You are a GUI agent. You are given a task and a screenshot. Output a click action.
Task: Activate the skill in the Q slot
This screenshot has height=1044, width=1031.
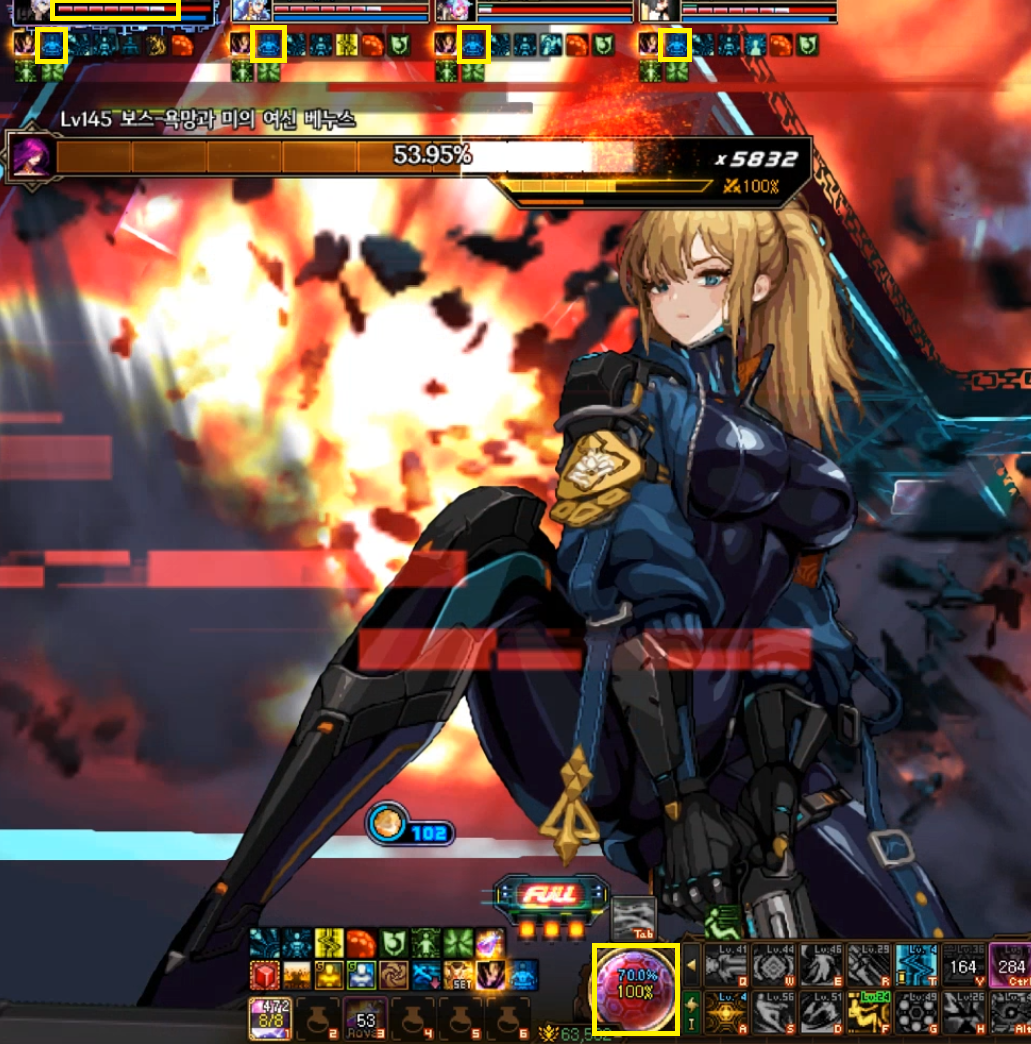coord(726,965)
